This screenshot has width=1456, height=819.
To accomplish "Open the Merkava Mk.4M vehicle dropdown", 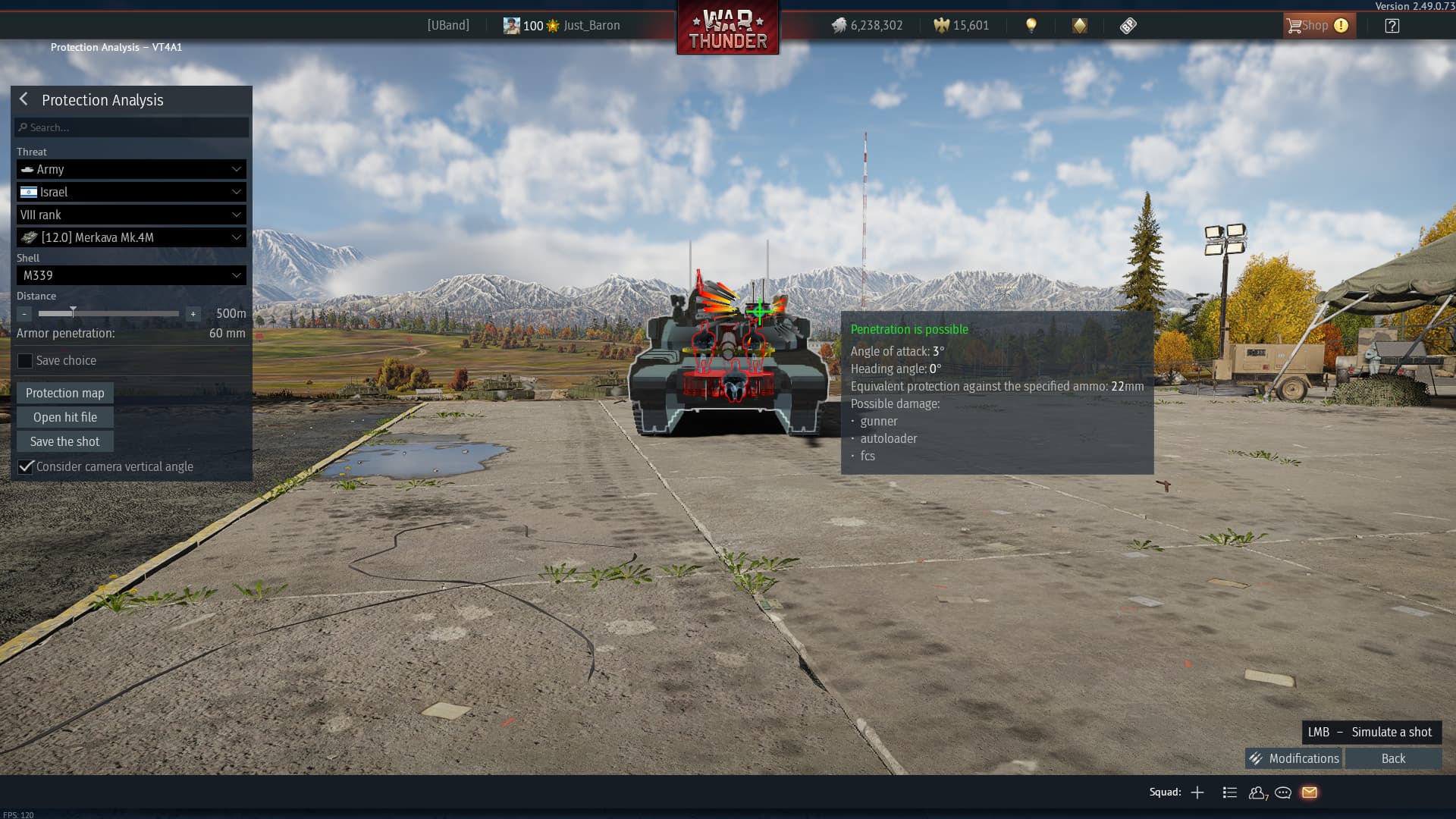I will pyautogui.click(x=131, y=237).
